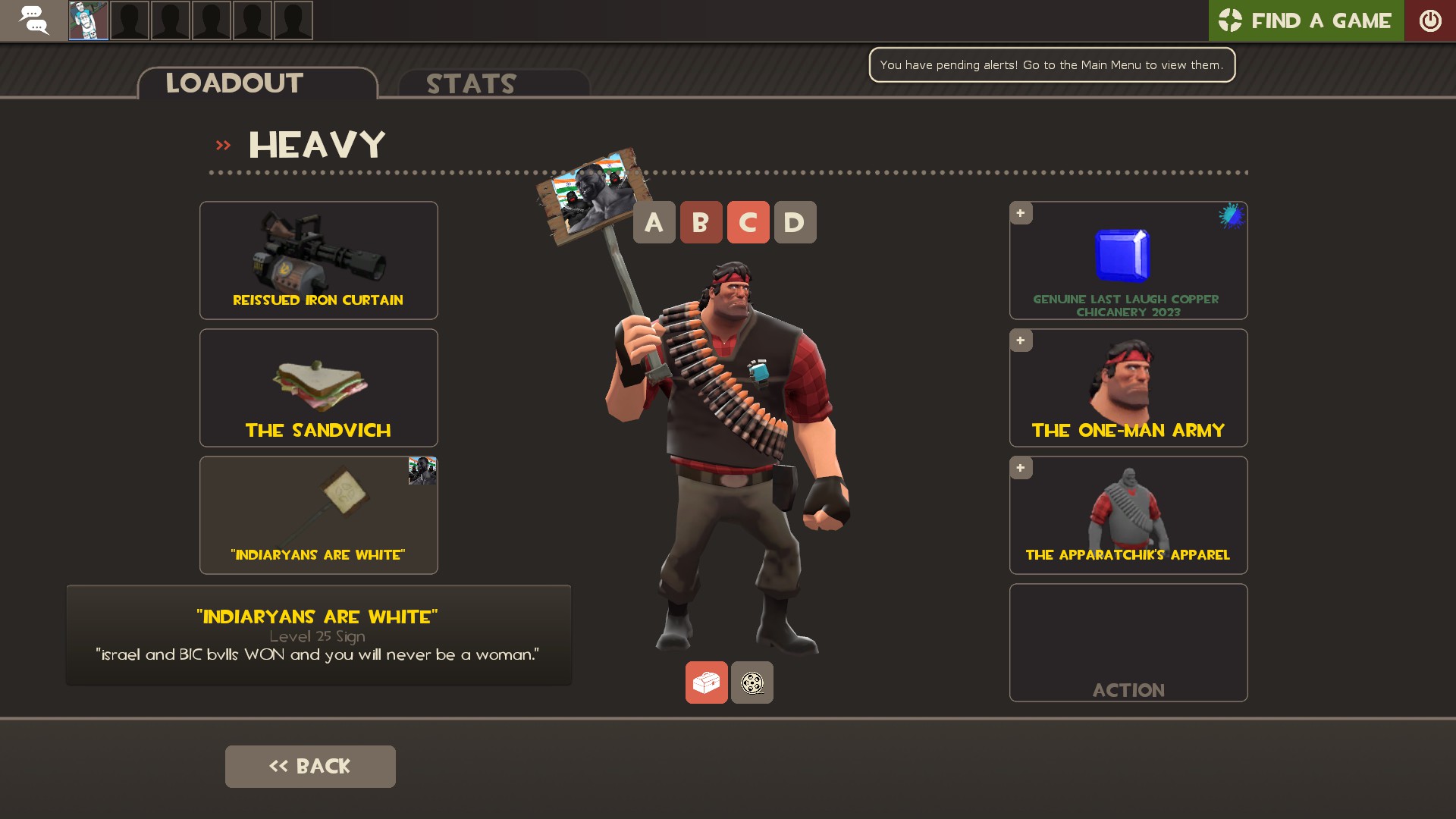Image resolution: width=1456 pixels, height=819 pixels.
Task: Click the empty Action slot
Action: tap(1128, 642)
